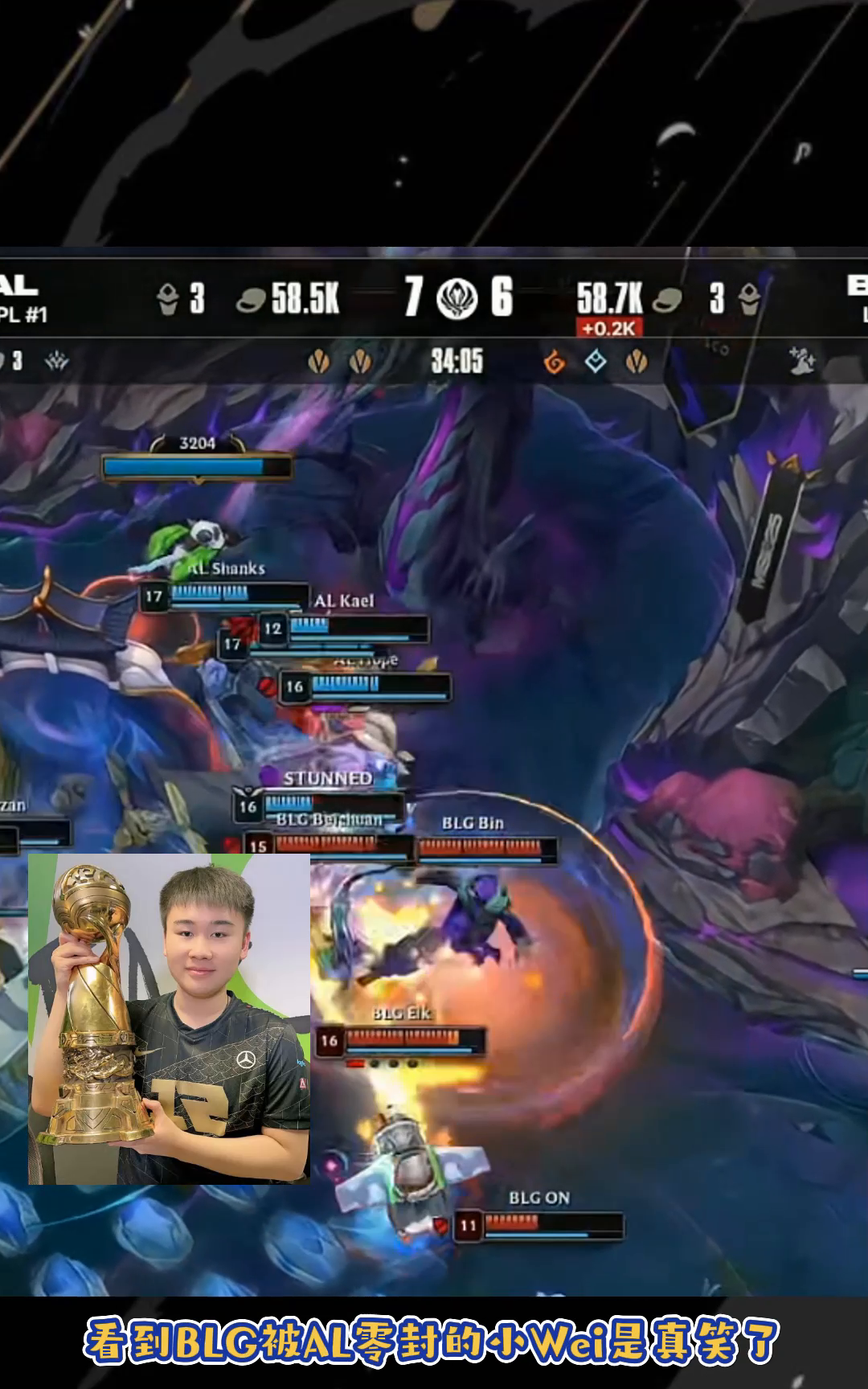The height and width of the screenshot is (1389, 868).
Task: Click the orange infernal dragon icon
Action: click(x=554, y=363)
